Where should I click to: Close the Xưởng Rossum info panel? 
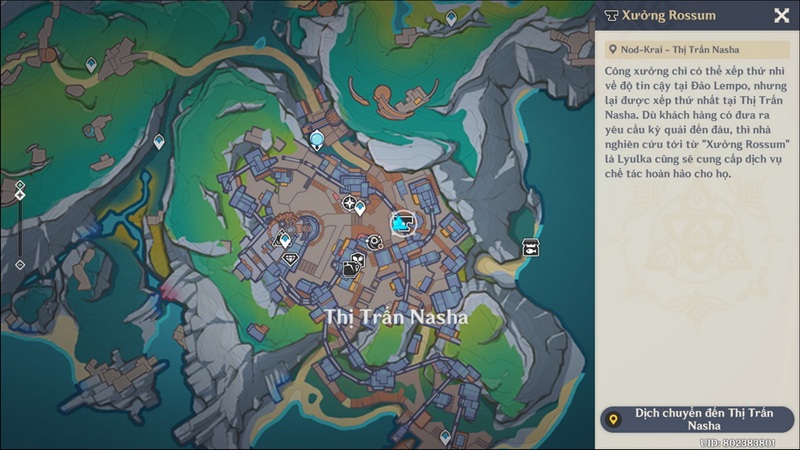pyautogui.click(x=781, y=15)
